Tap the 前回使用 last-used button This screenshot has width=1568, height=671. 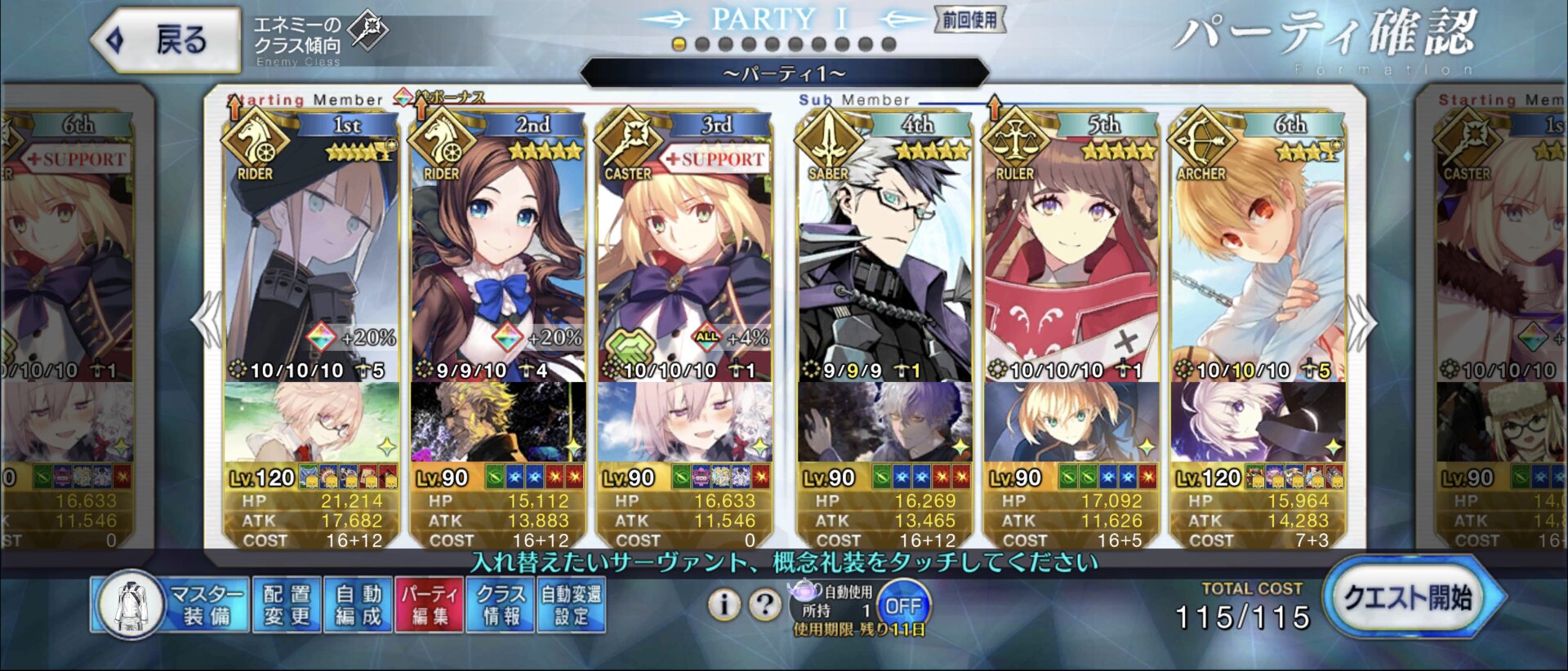[x=969, y=20]
